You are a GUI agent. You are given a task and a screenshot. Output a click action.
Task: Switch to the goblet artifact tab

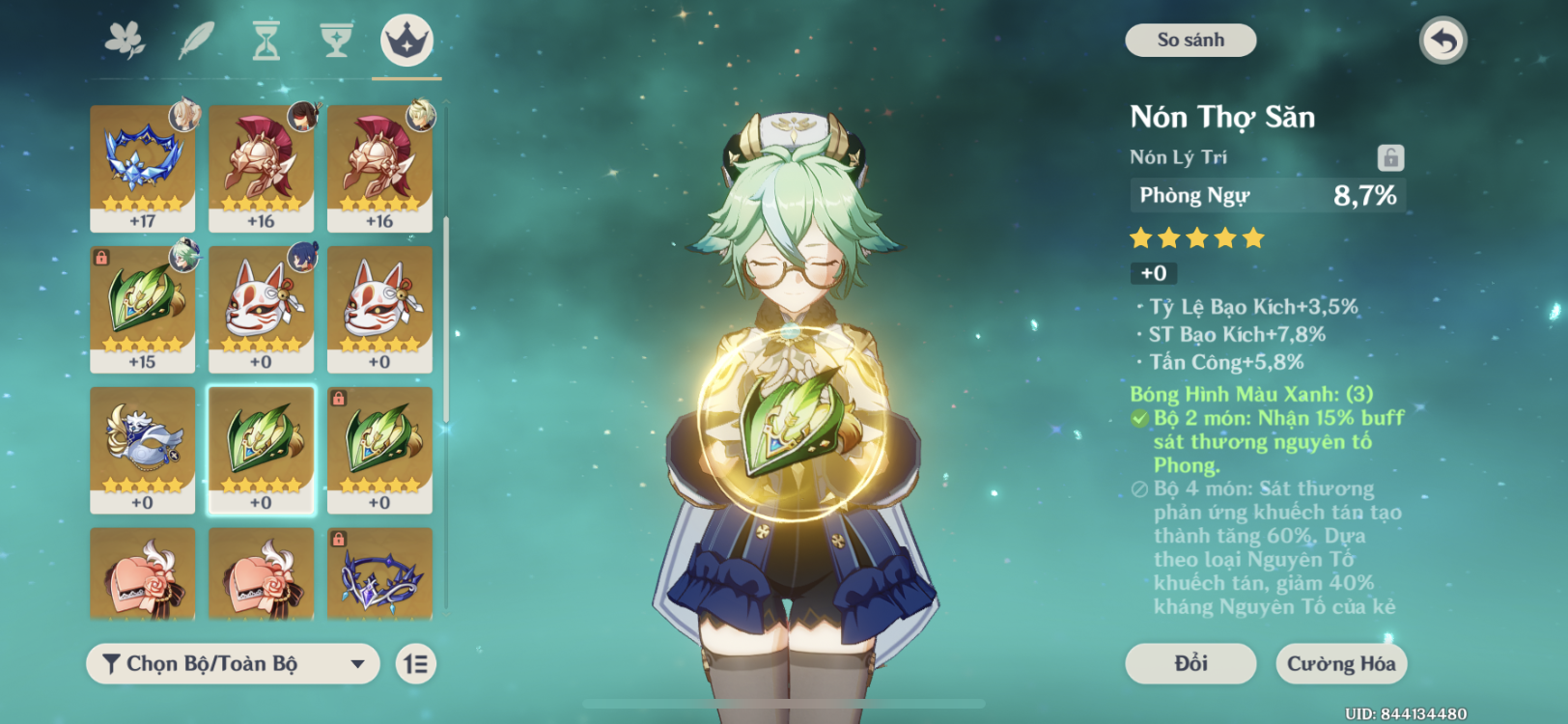coord(336,41)
